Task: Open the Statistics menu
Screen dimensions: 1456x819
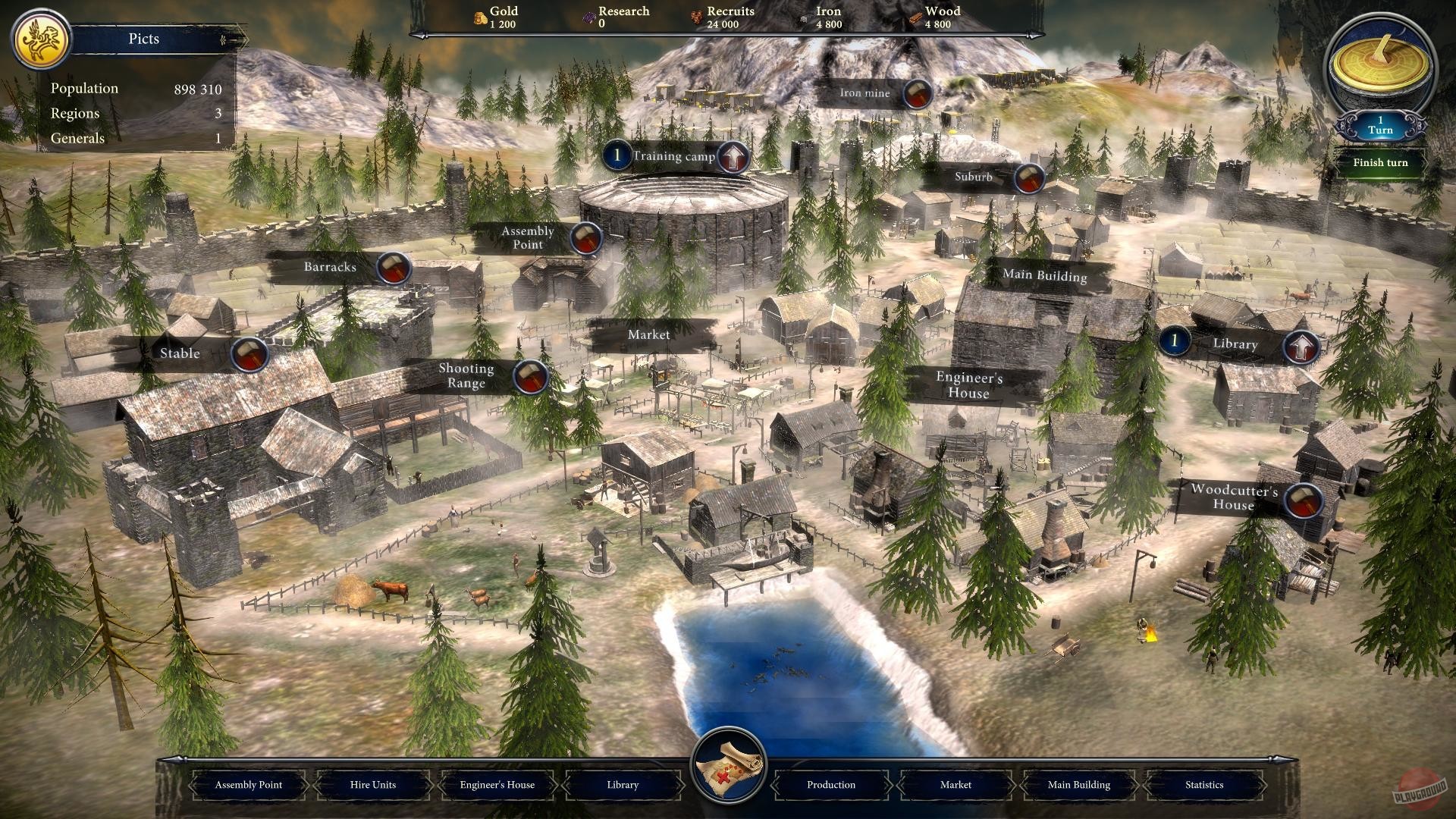Action: coord(1203,785)
